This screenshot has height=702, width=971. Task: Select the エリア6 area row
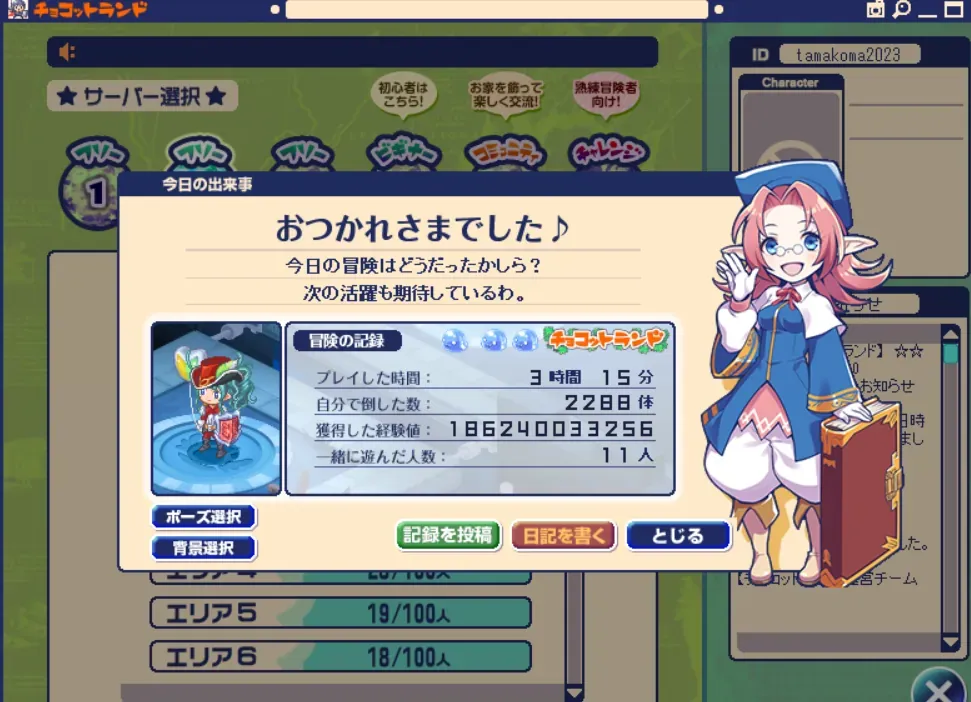[x=340, y=657]
